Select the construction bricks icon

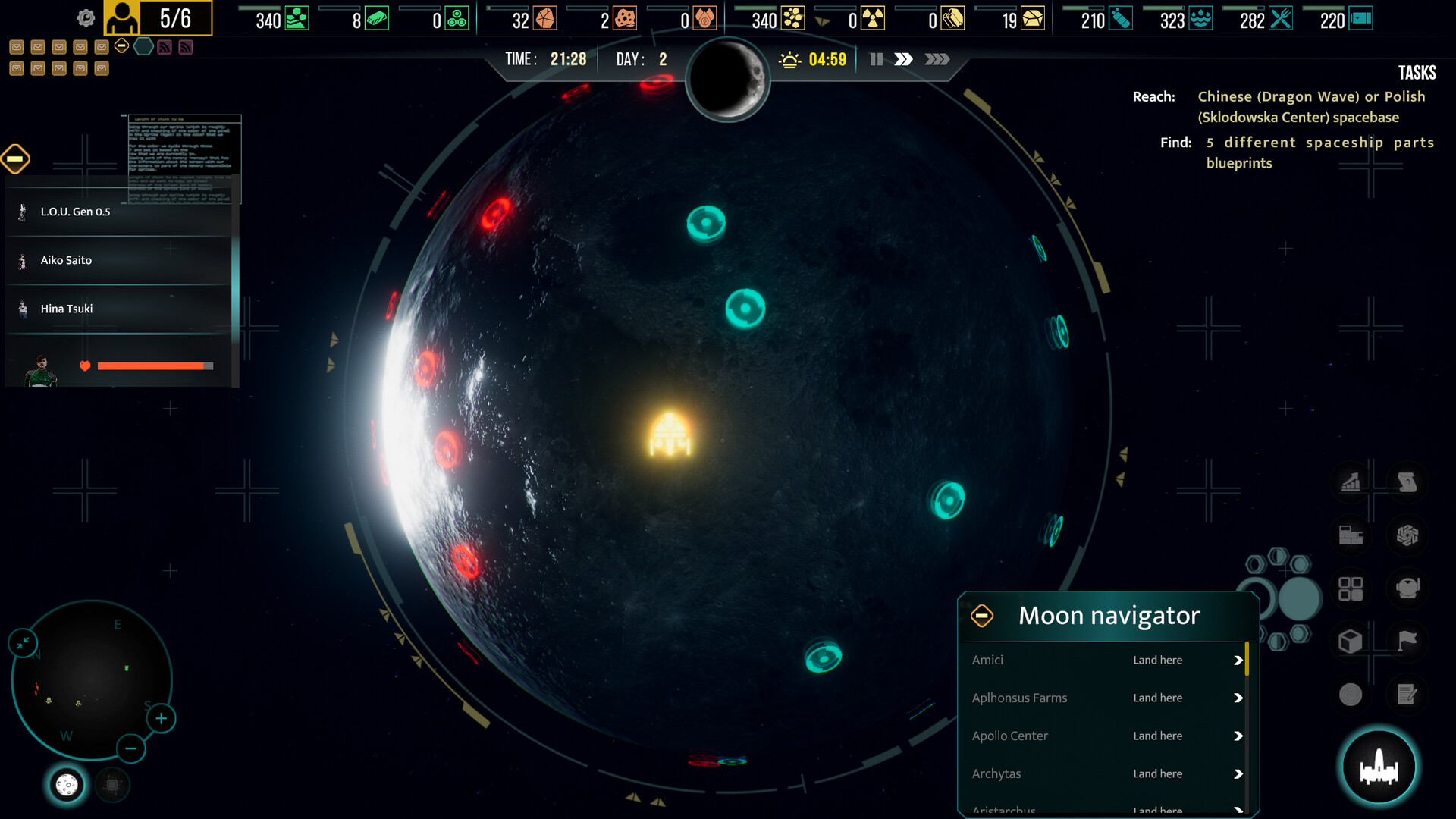pos(1351,536)
